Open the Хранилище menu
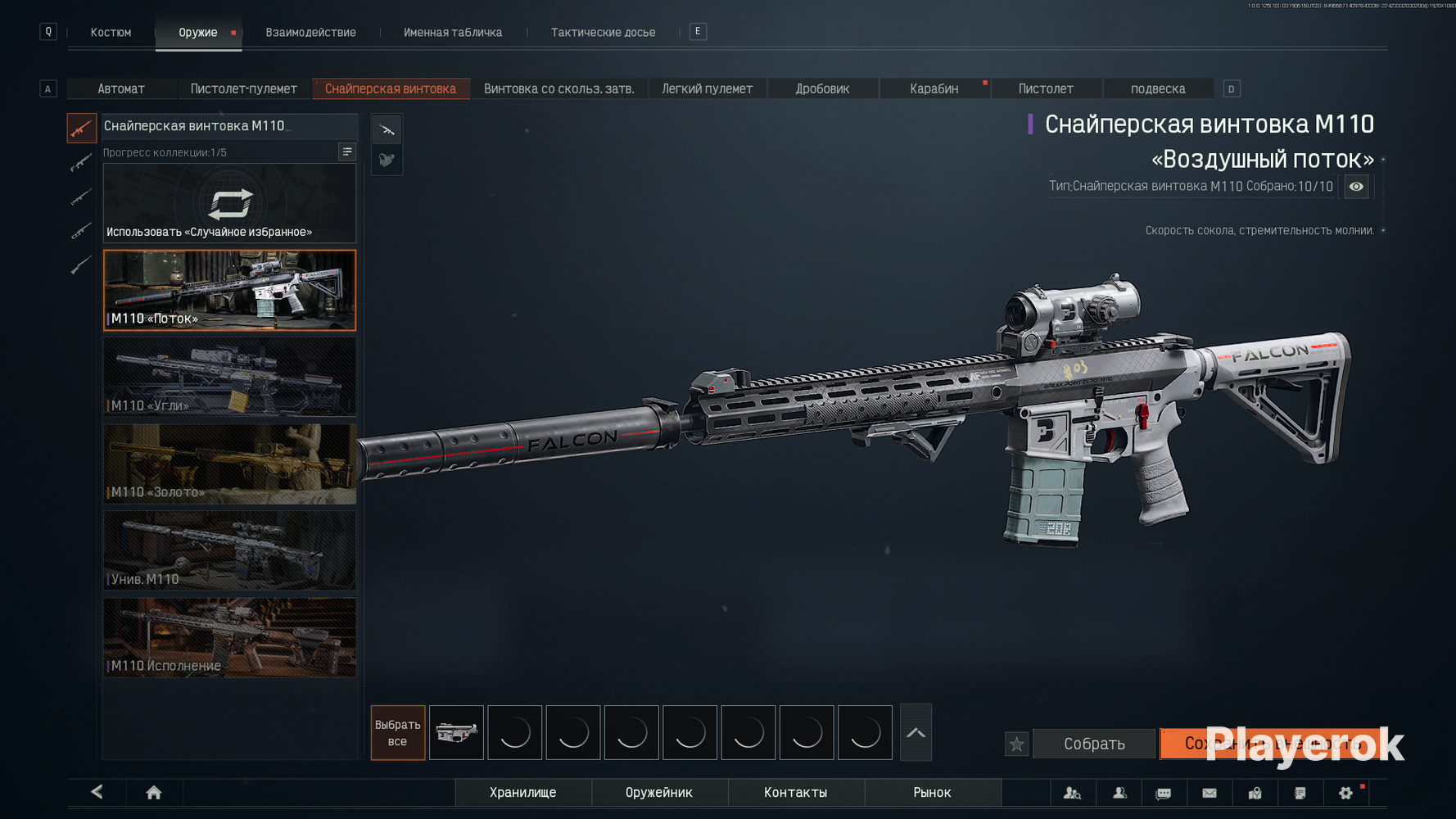This screenshot has width=1456, height=819. coord(522,793)
